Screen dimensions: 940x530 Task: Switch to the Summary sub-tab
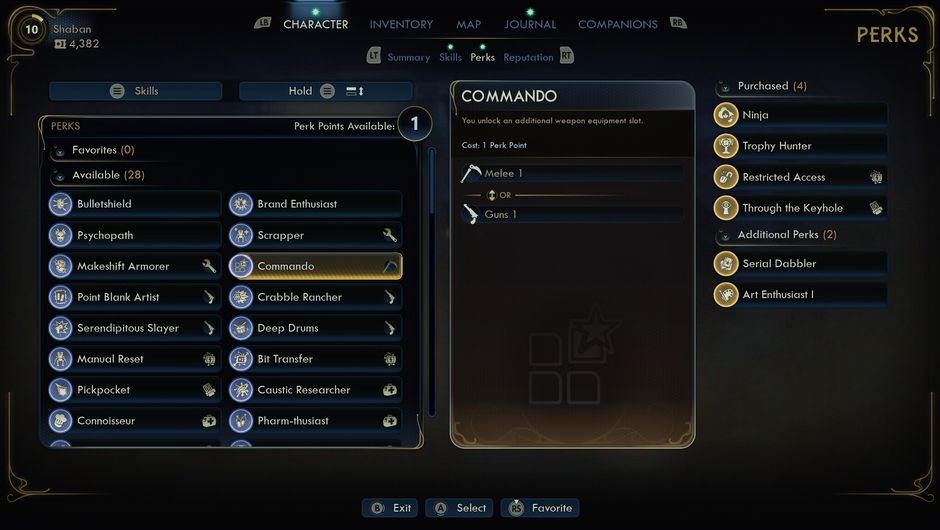tap(408, 57)
